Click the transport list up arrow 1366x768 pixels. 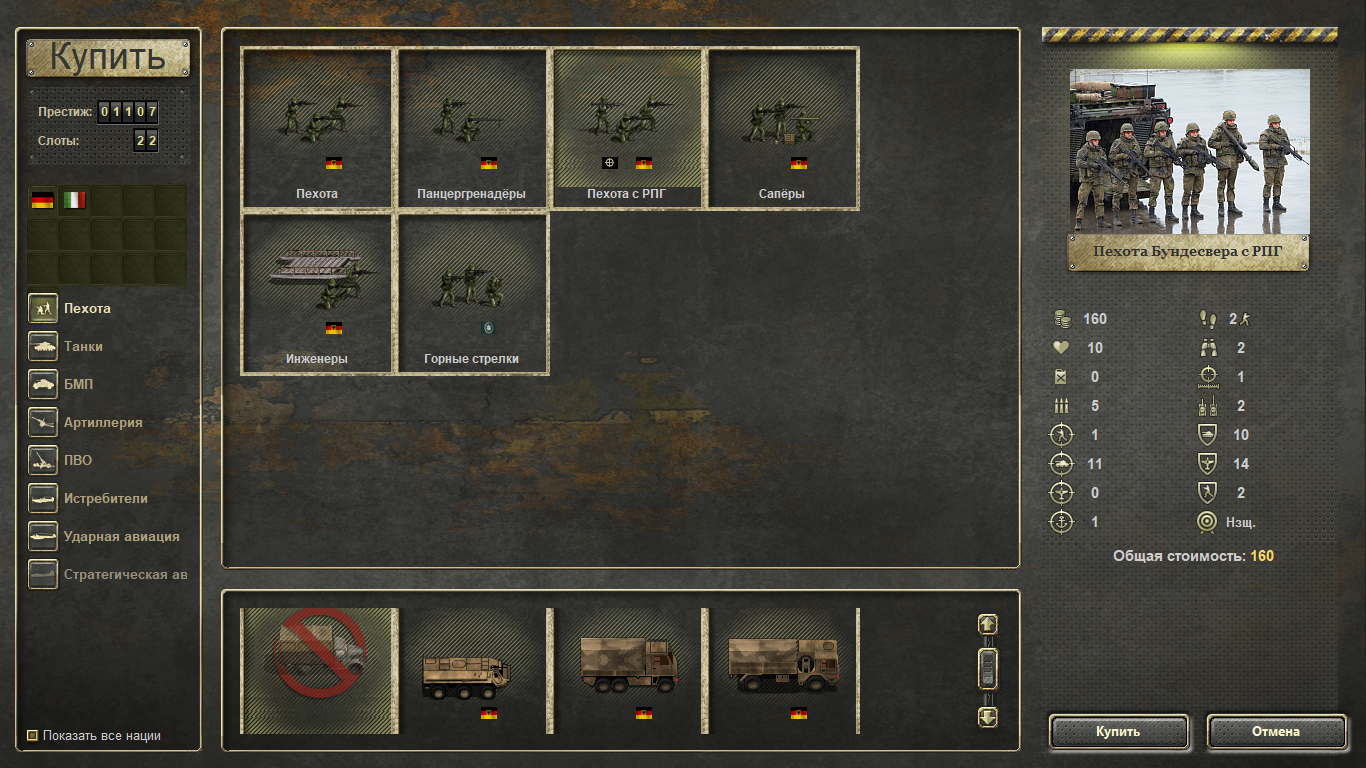(x=987, y=624)
